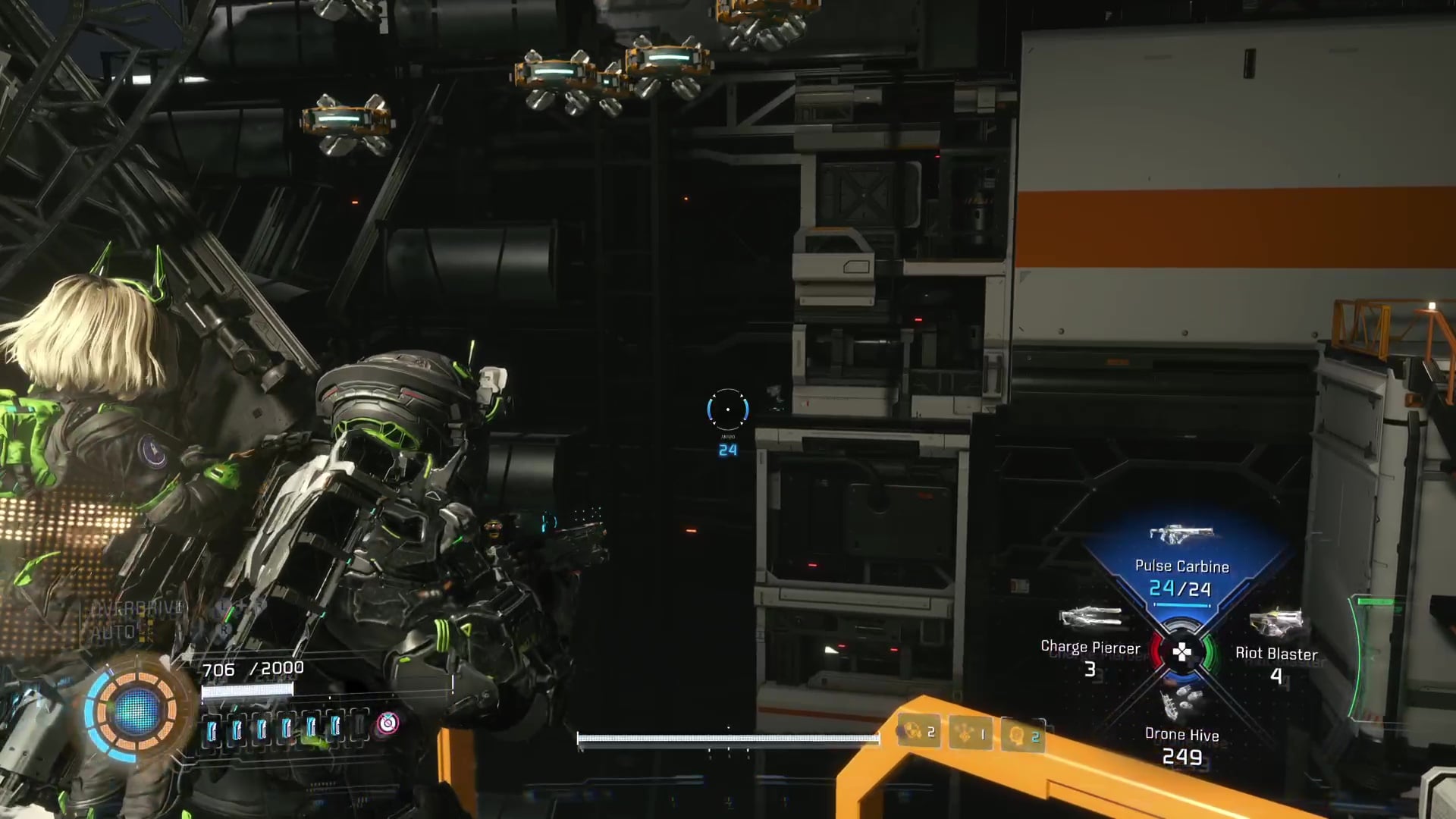
Task: Pick the yellow head-icon item slot
Action: click(1022, 736)
